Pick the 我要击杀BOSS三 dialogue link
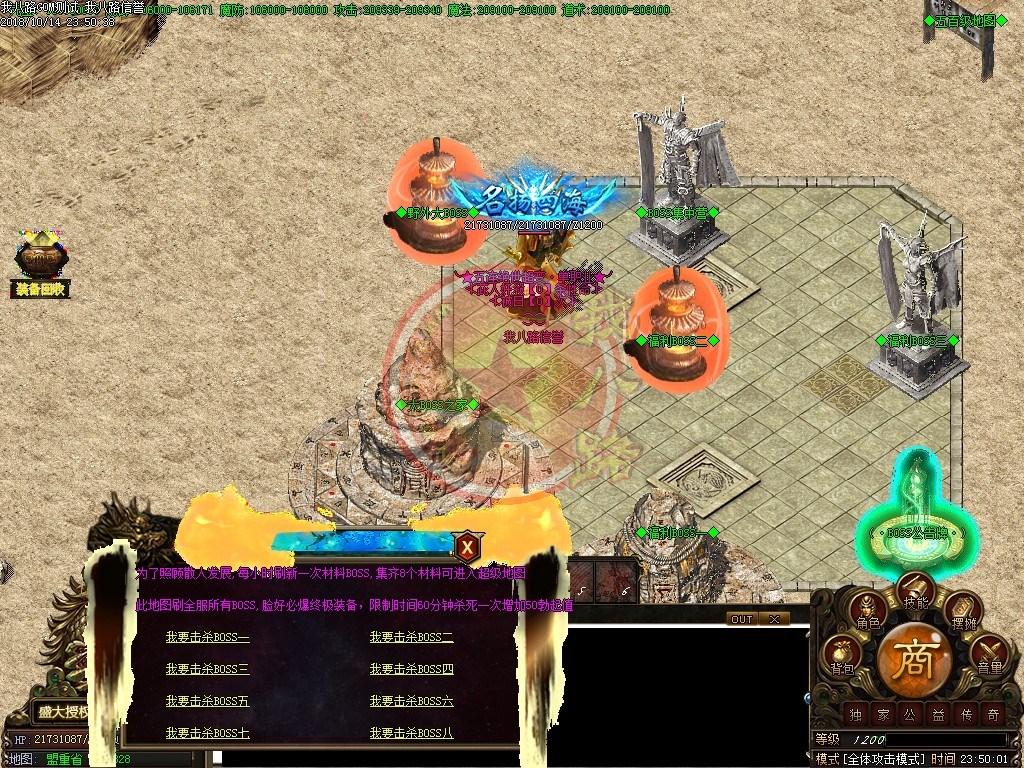The height and width of the screenshot is (768, 1024). tap(208, 669)
